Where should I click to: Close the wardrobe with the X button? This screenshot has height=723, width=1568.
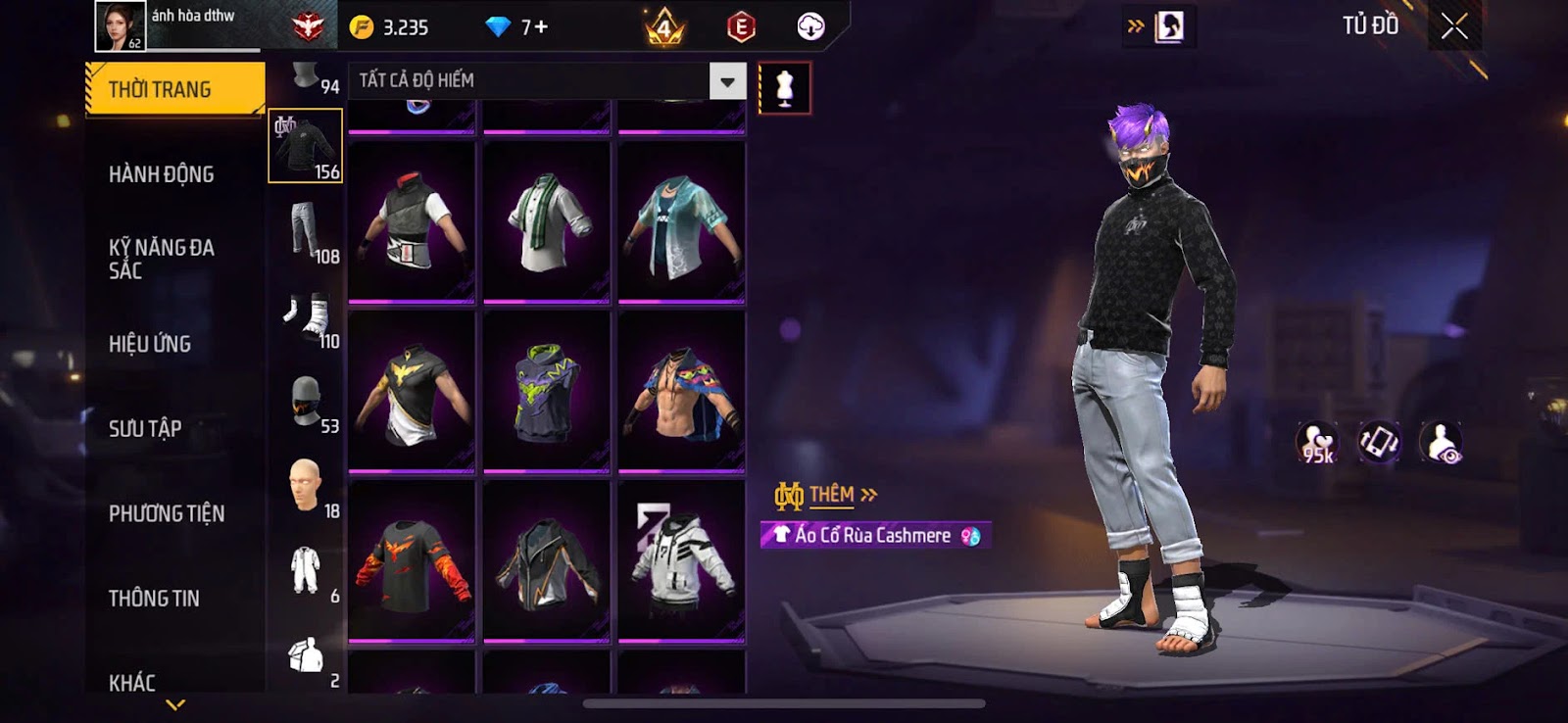1454,26
